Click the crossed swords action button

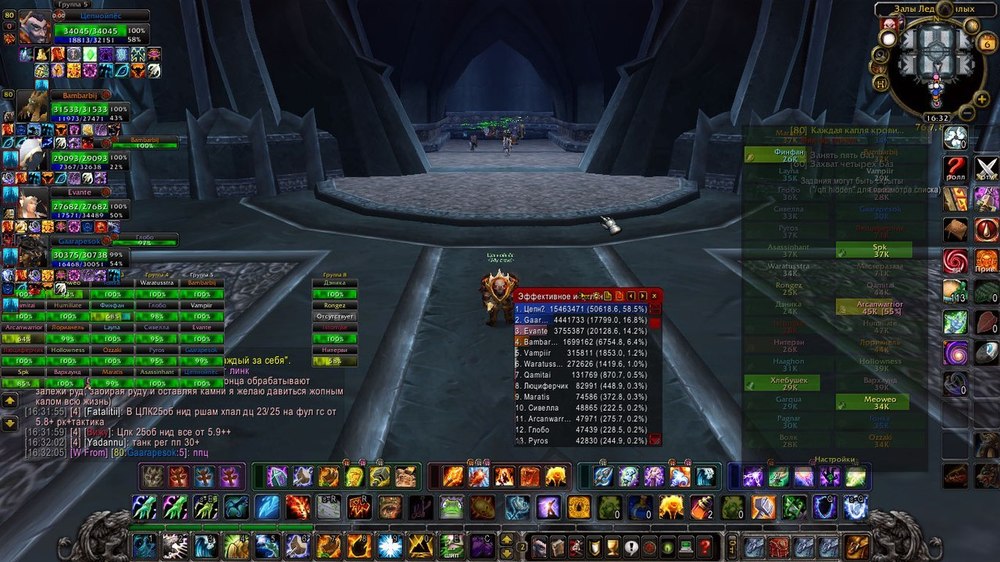coord(987,169)
